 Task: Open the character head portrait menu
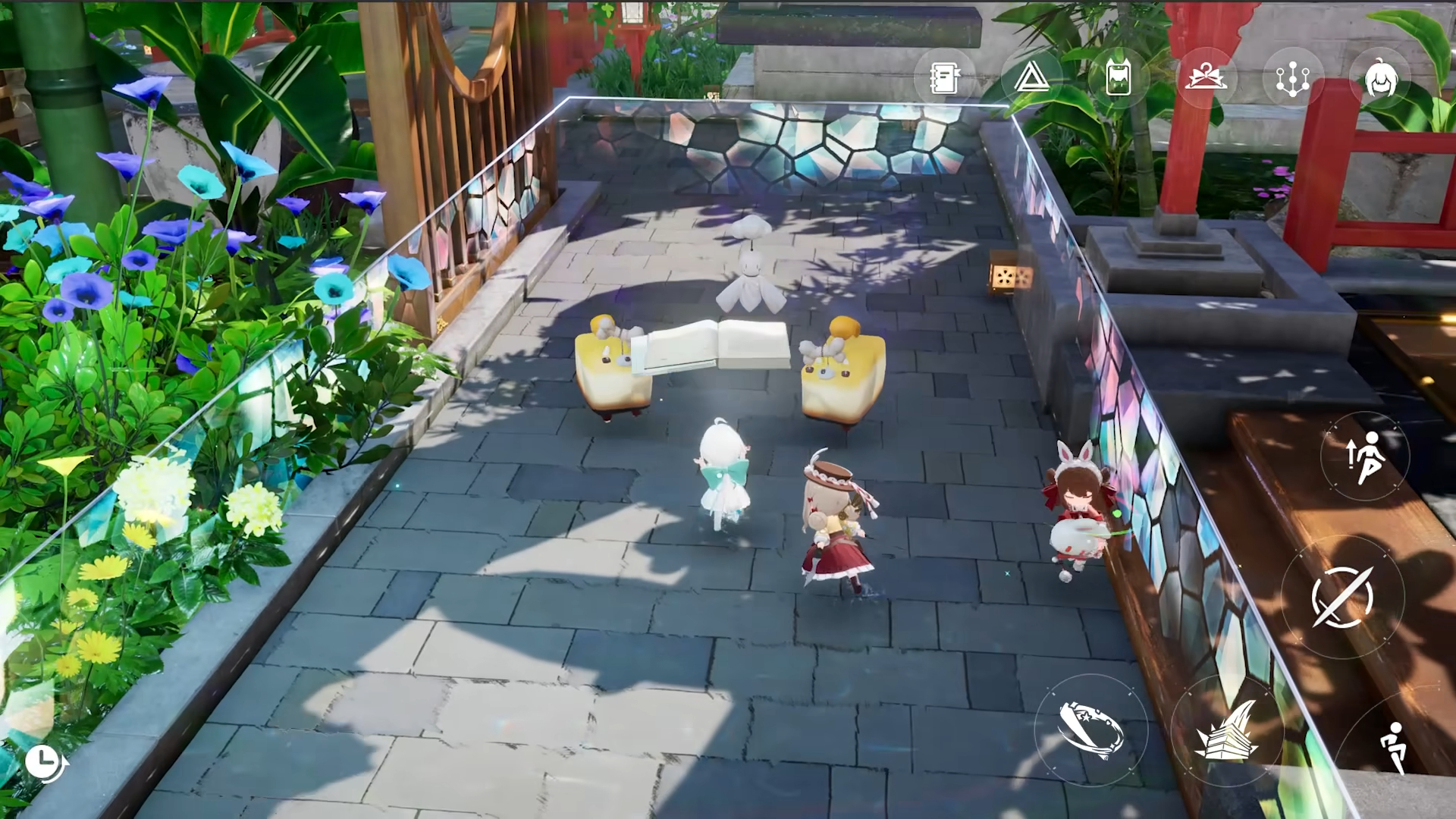(1380, 78)
